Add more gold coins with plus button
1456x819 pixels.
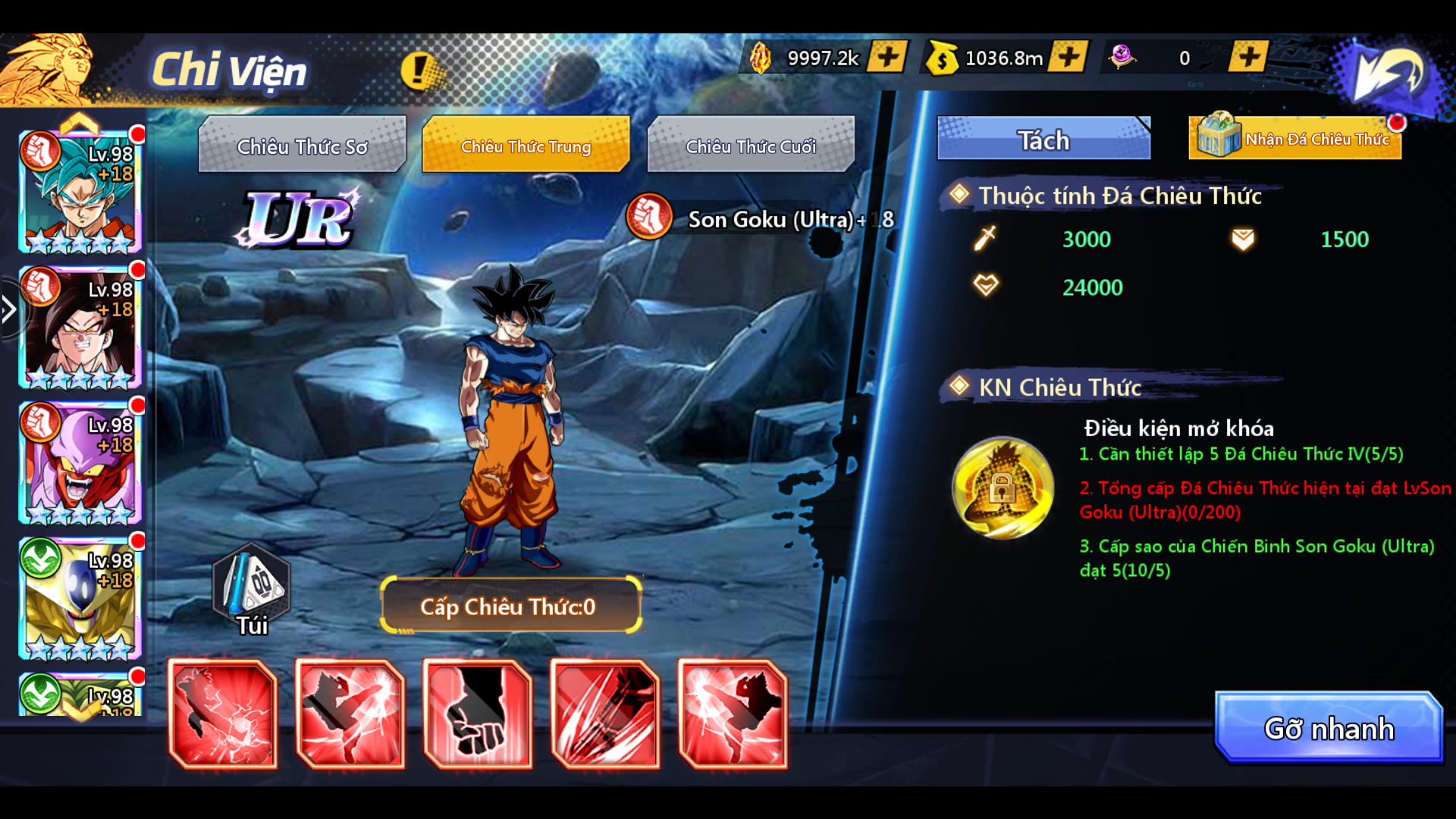click(1068, 57)
